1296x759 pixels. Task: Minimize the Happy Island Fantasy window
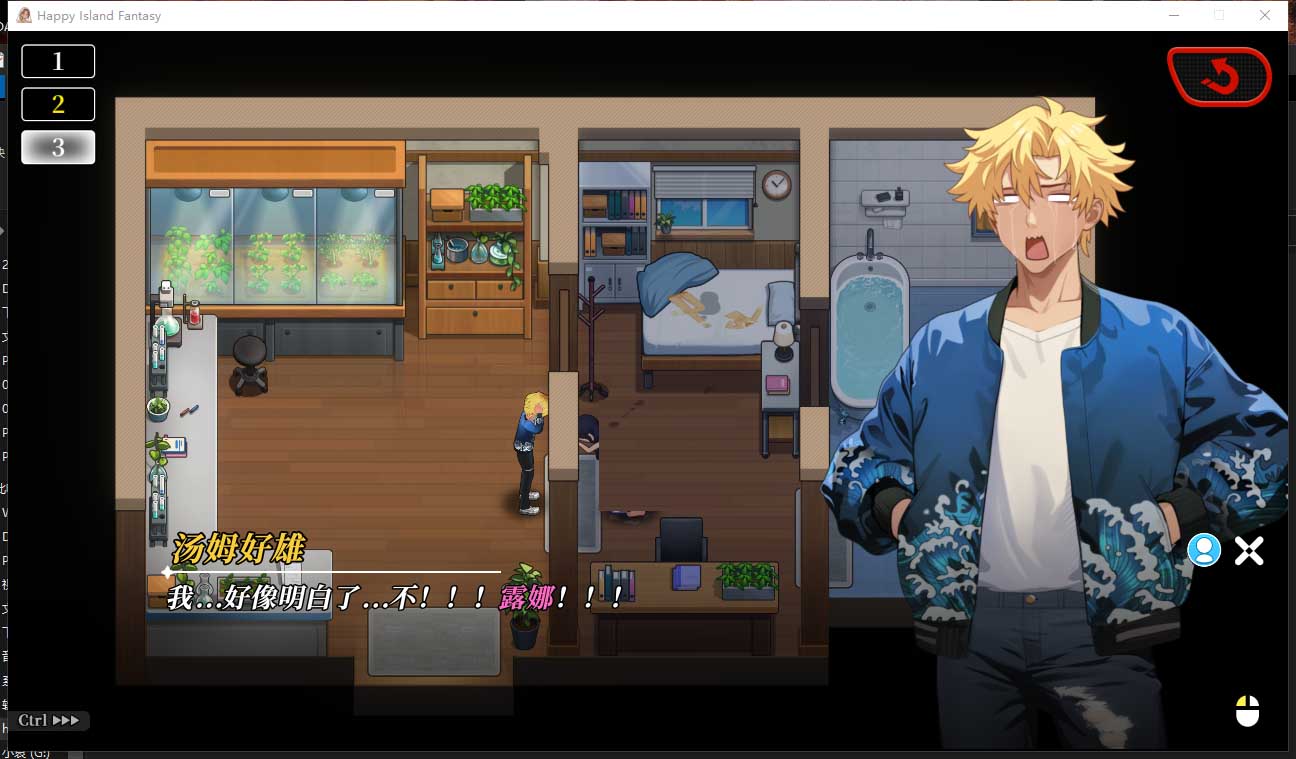1172,15
